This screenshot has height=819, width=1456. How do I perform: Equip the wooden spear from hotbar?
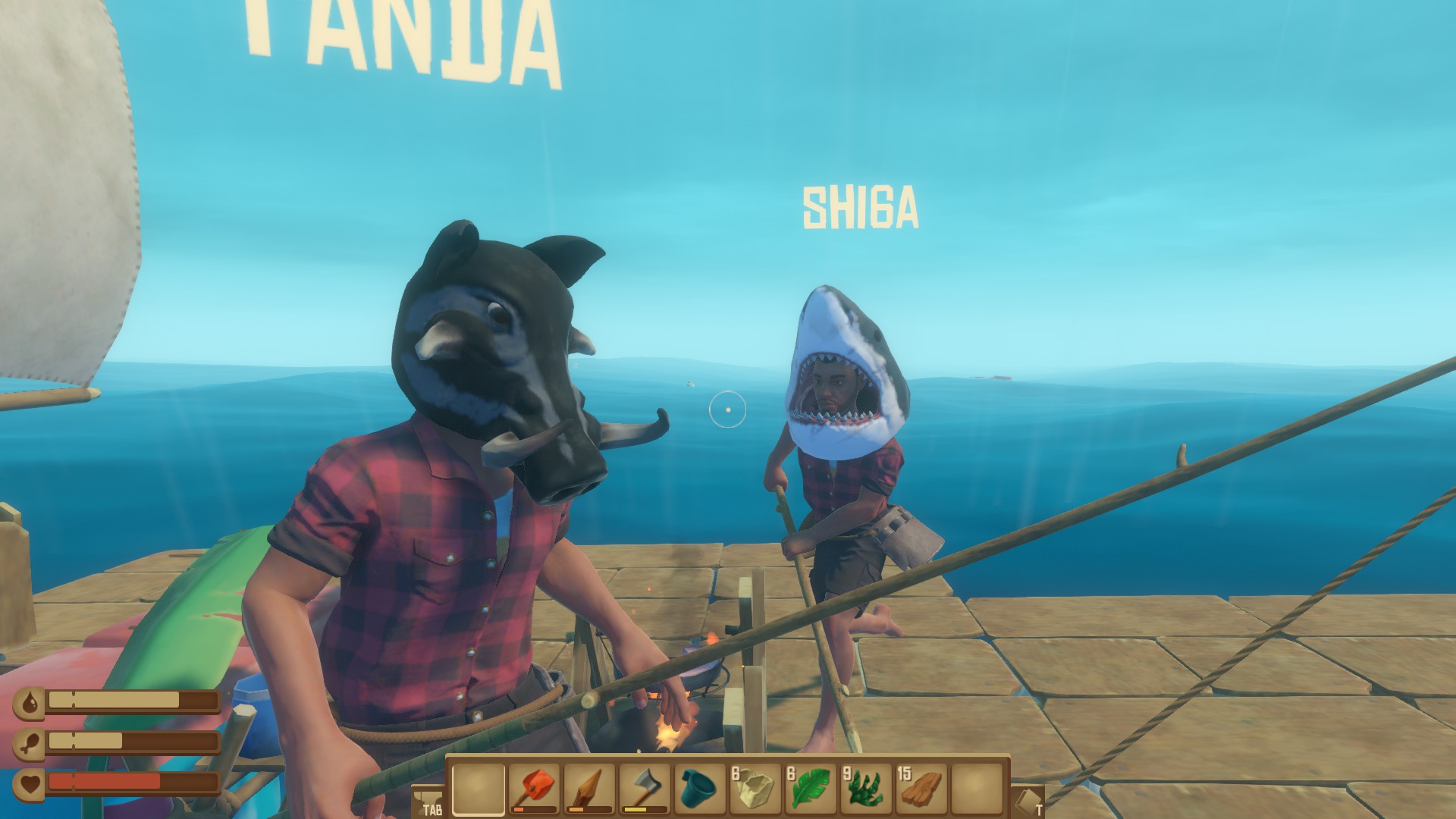[x=589, y=789]
